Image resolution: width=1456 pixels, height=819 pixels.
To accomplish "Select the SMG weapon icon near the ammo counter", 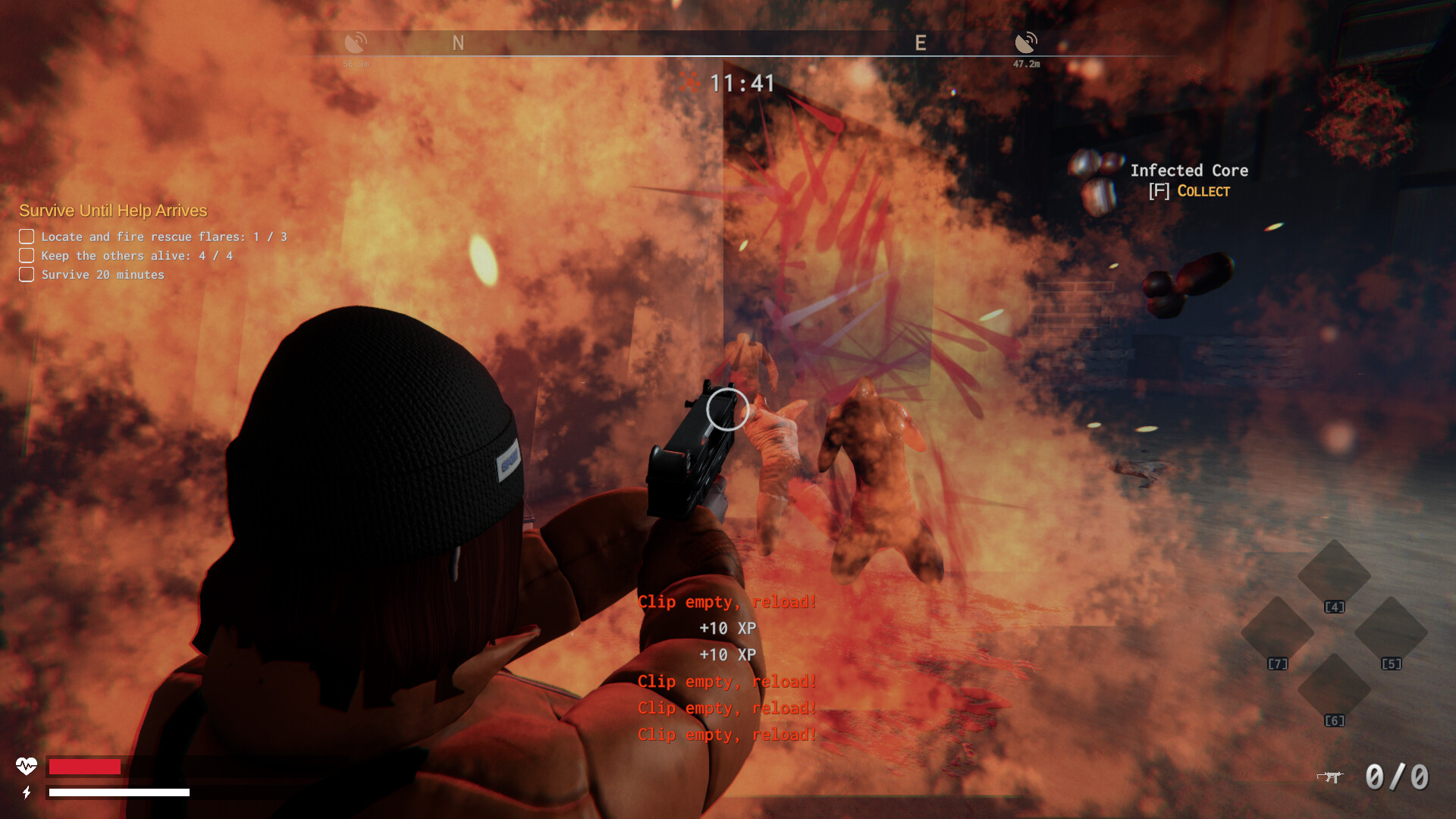I will point(1331,777).
